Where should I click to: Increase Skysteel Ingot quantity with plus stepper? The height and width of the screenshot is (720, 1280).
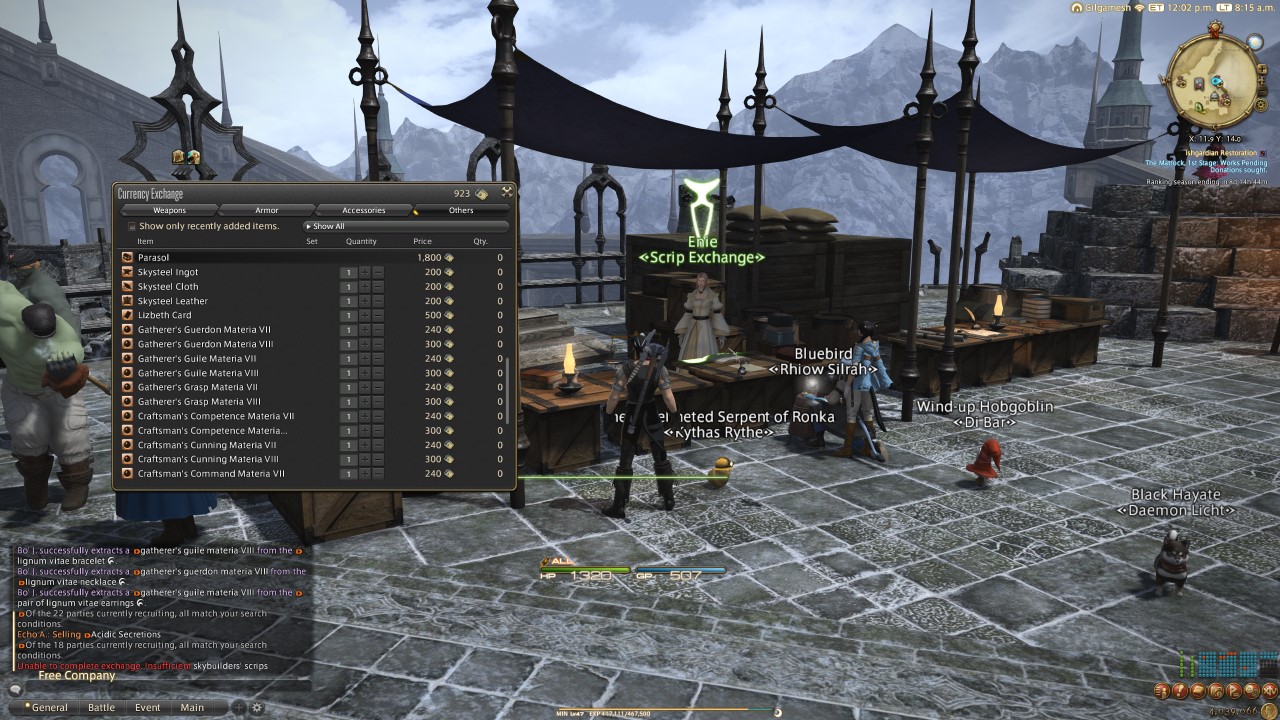[x=365, y=272]
